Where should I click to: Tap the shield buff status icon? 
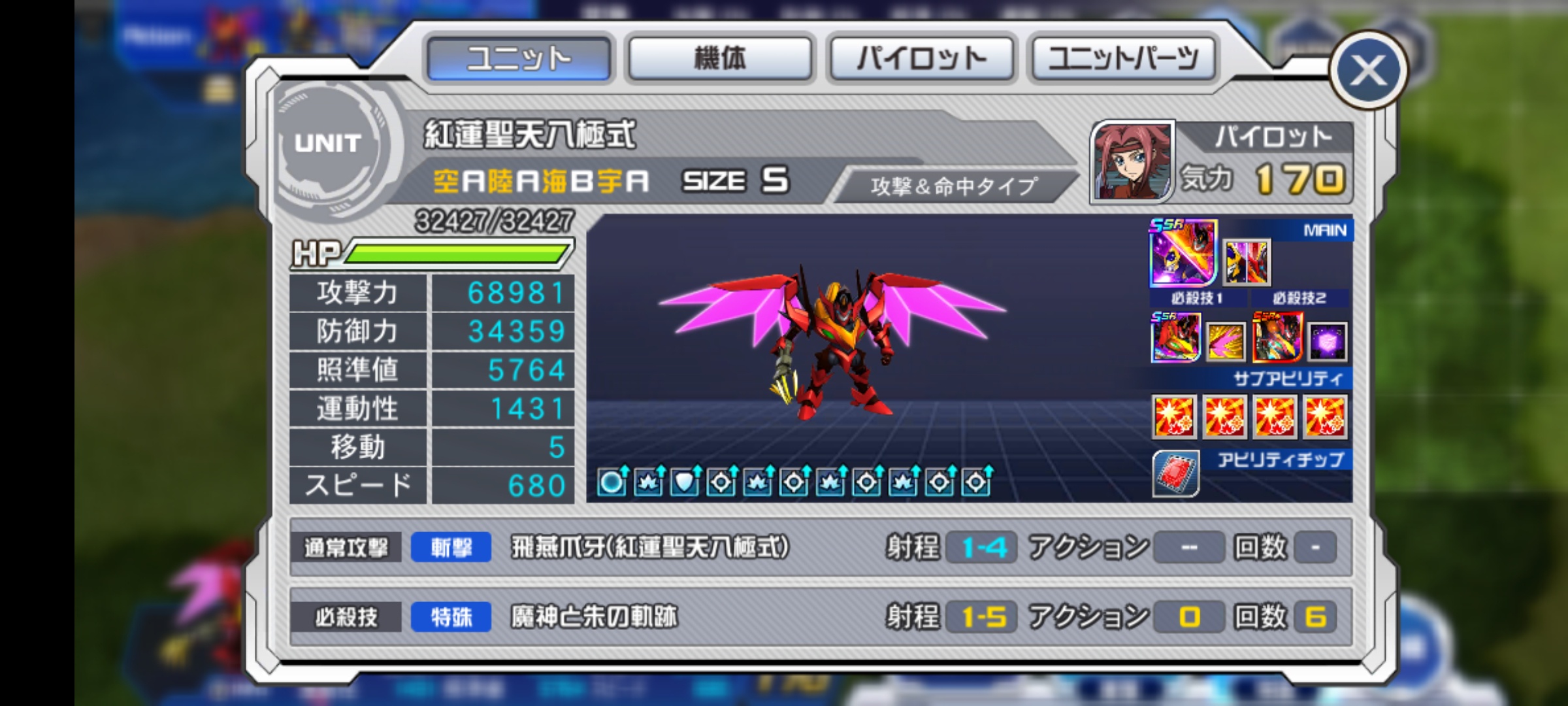(685, 482)
